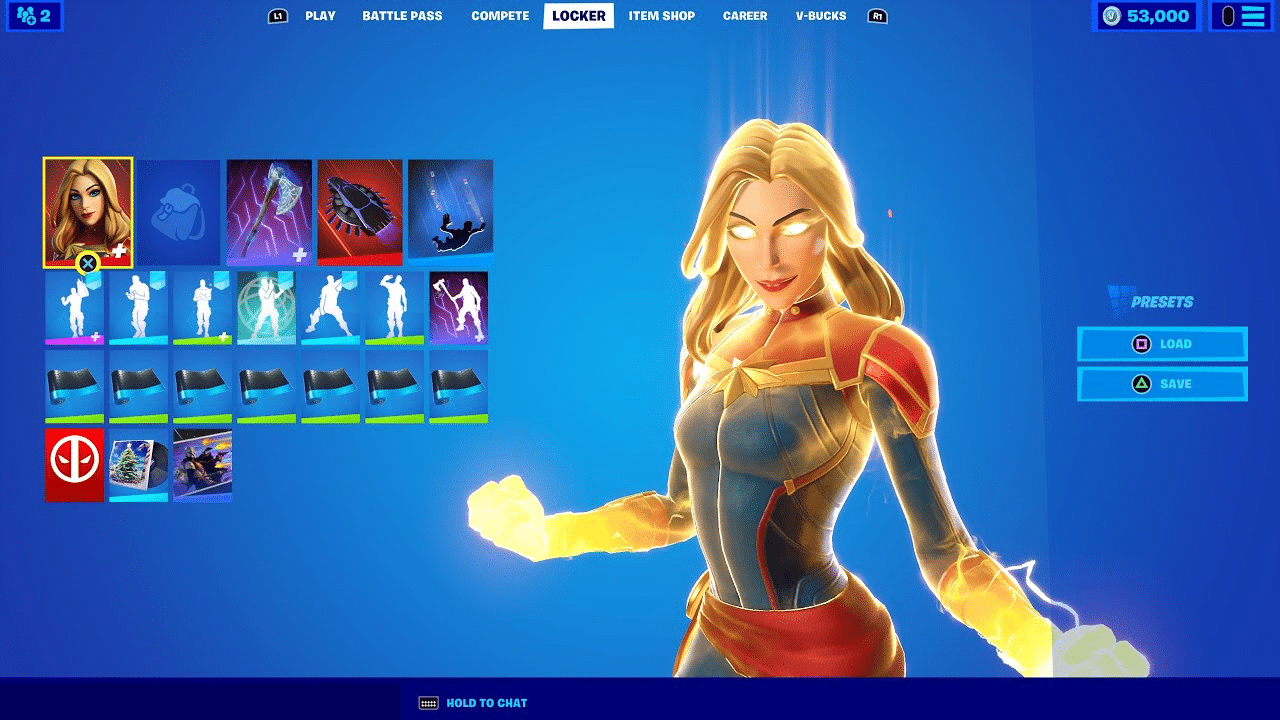Click the V-Bucks coin balance showing 53,000
1280x720 pixels.
pyautogui.click(x=1146, y=15)
